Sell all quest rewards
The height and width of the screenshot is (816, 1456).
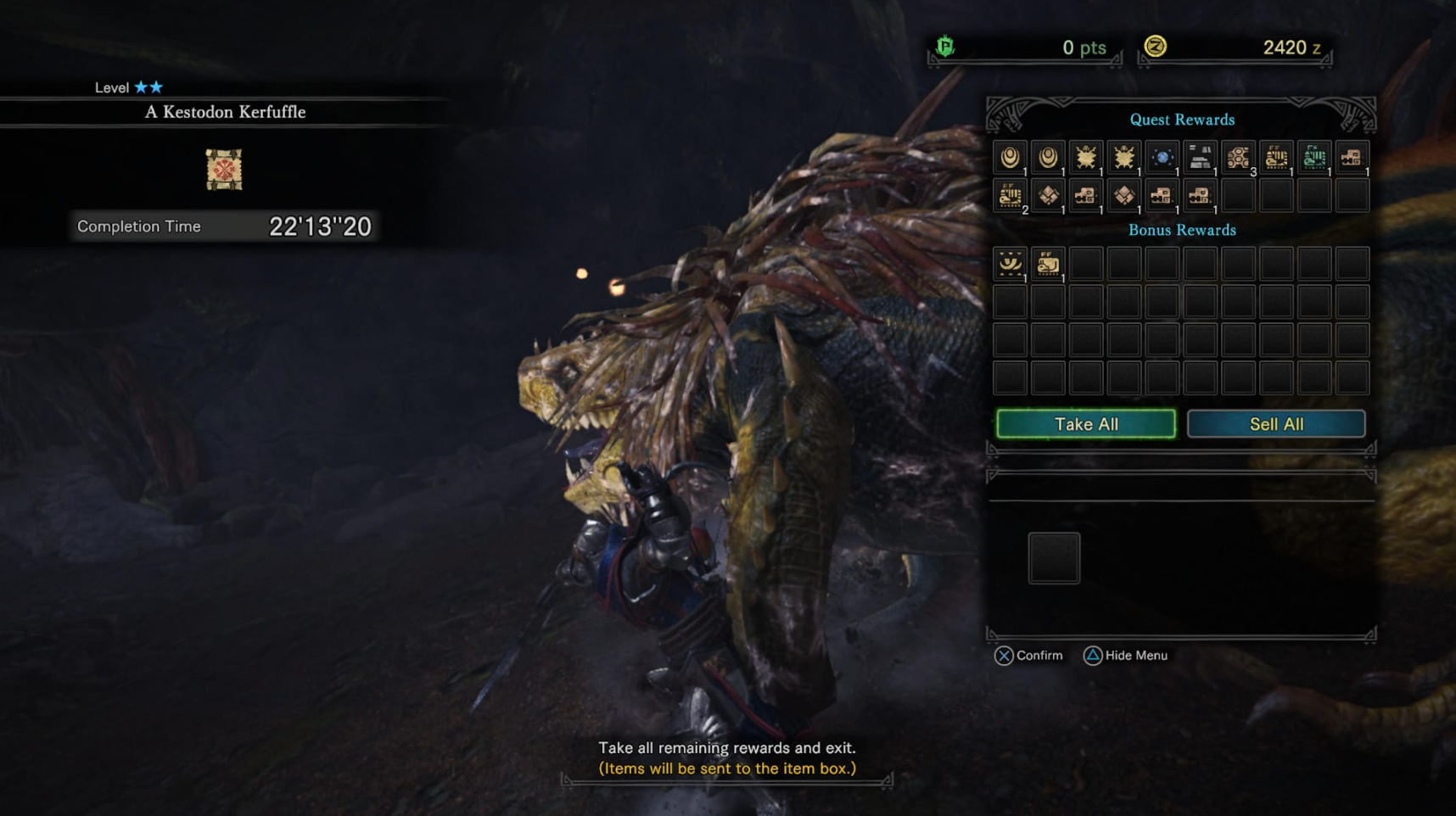click(x=1275, y=424)
